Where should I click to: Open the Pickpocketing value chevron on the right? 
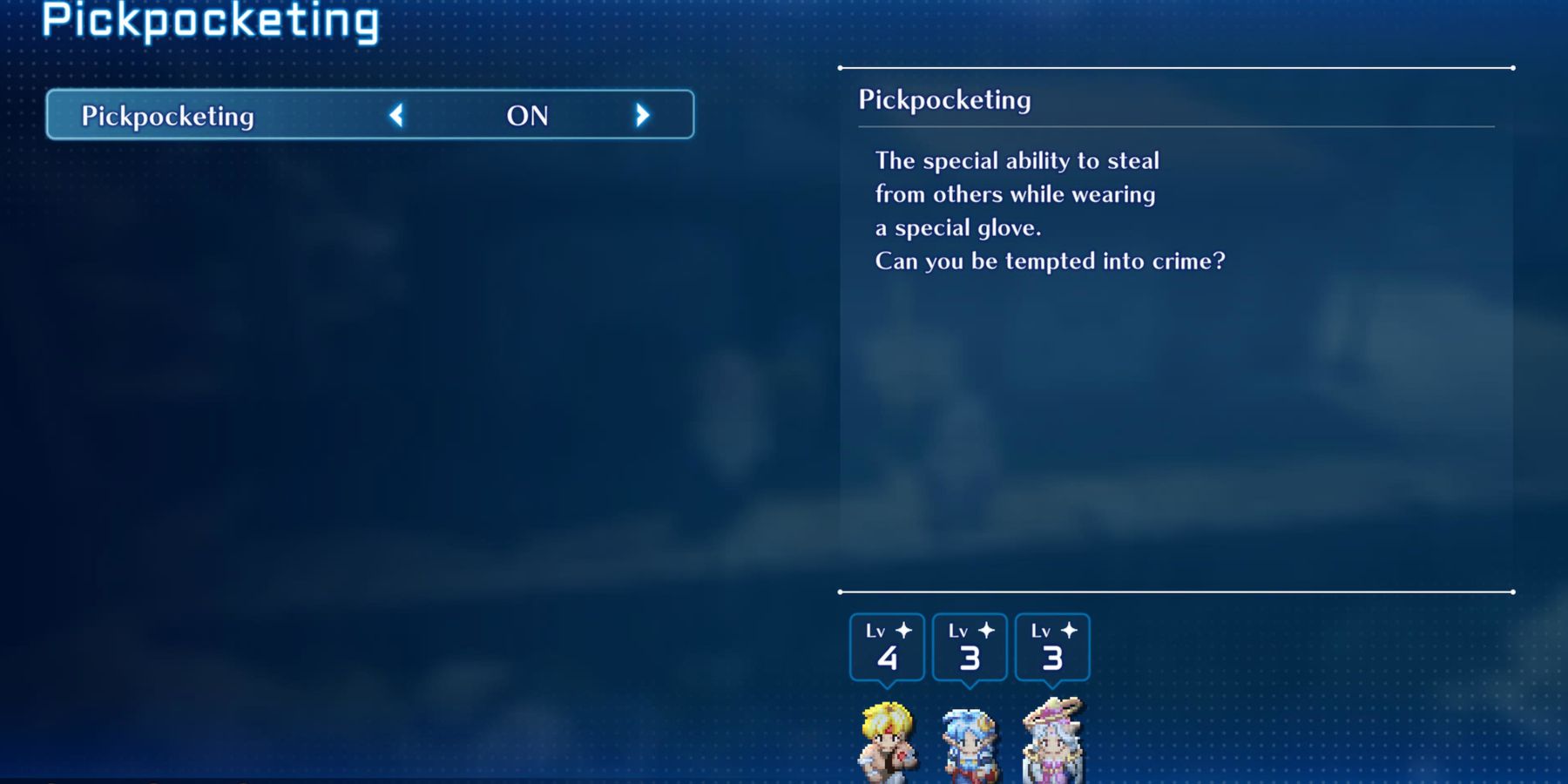pyautogui.click(x=643, y=116)
